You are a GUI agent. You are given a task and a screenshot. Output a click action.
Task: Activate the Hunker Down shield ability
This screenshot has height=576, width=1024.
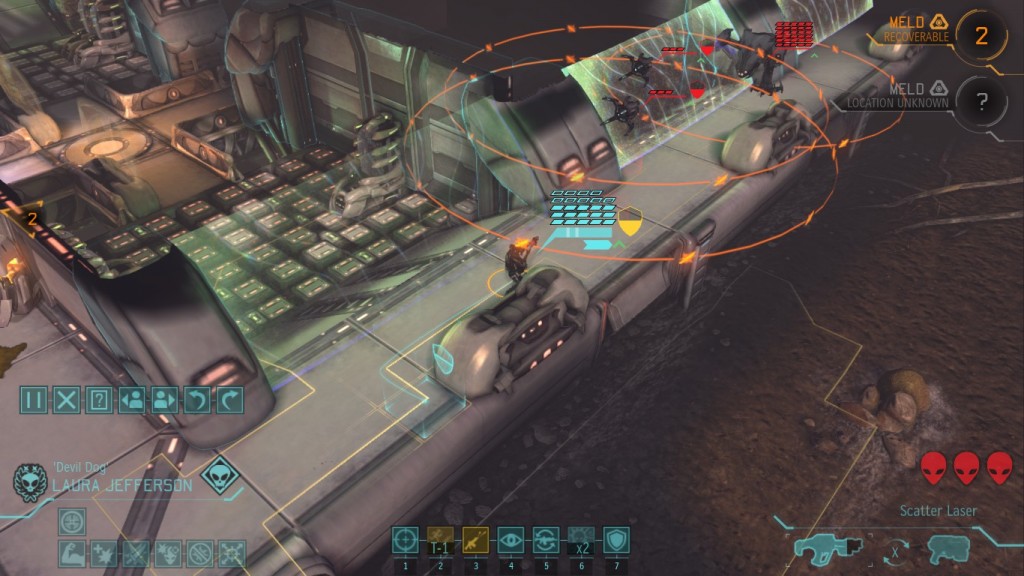coord(616,540)
